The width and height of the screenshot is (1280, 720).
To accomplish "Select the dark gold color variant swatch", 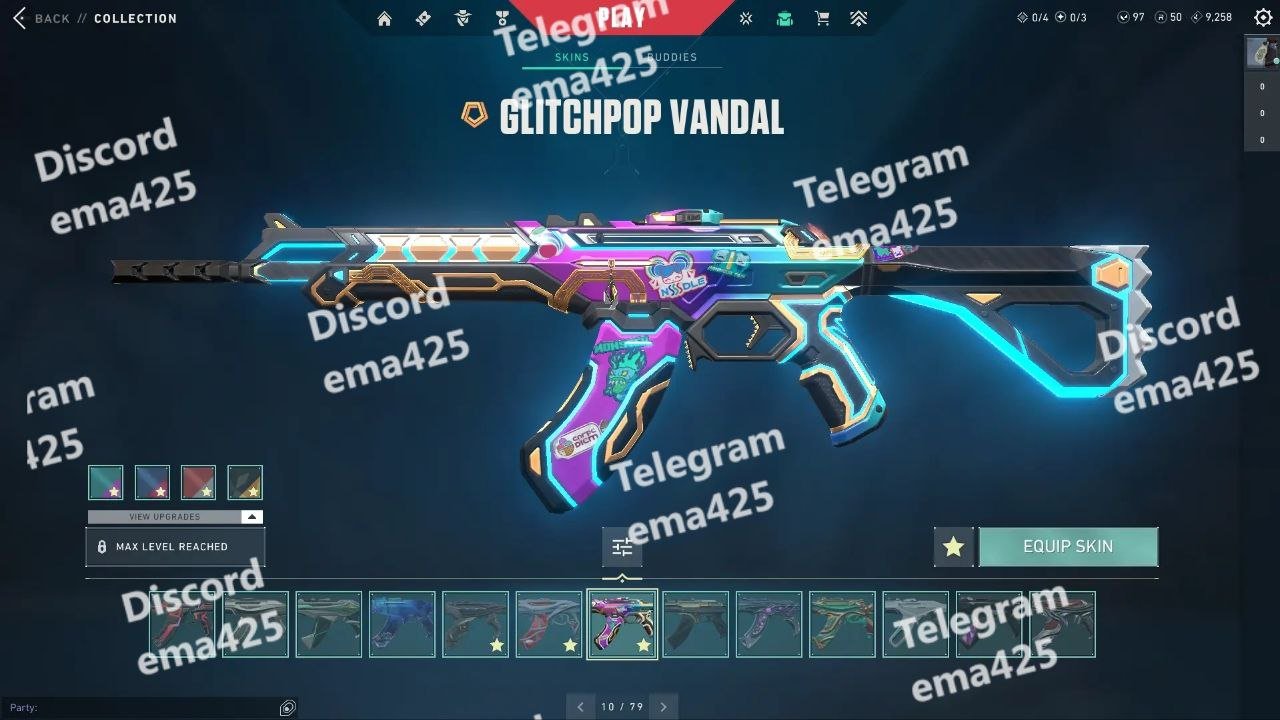I will (245, 482).
